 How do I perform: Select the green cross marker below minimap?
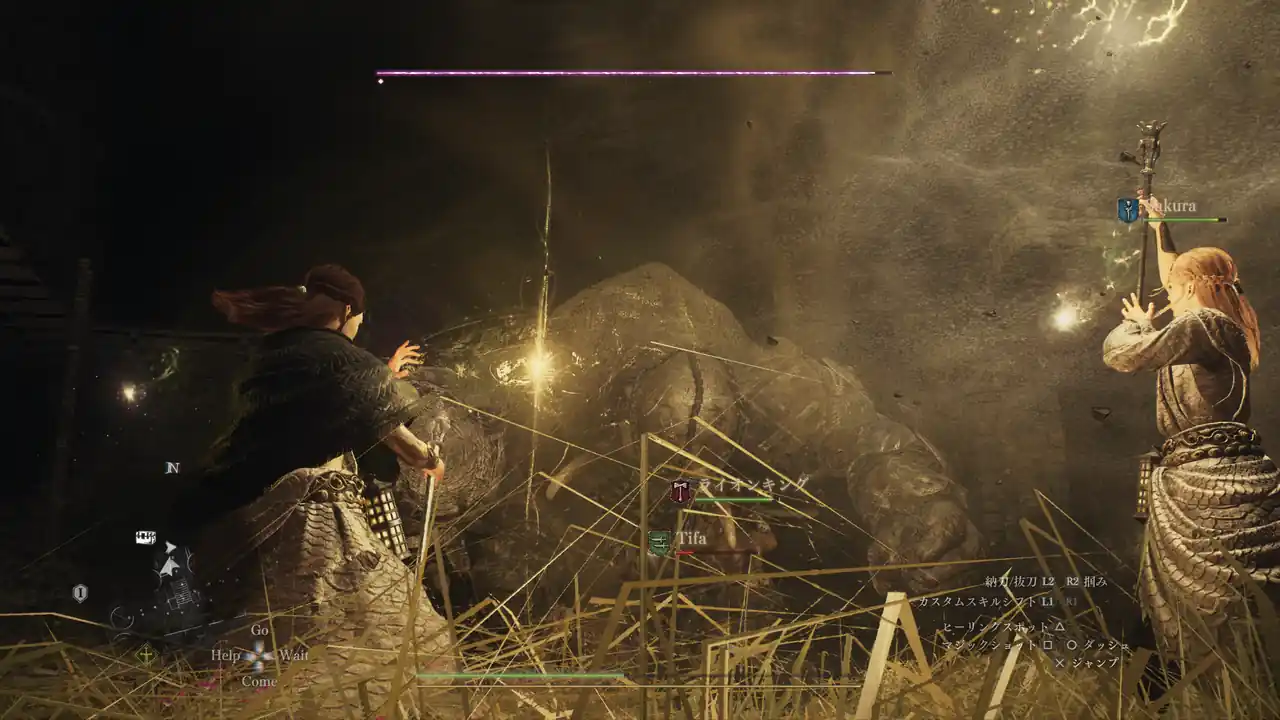(x=146, y=655)
